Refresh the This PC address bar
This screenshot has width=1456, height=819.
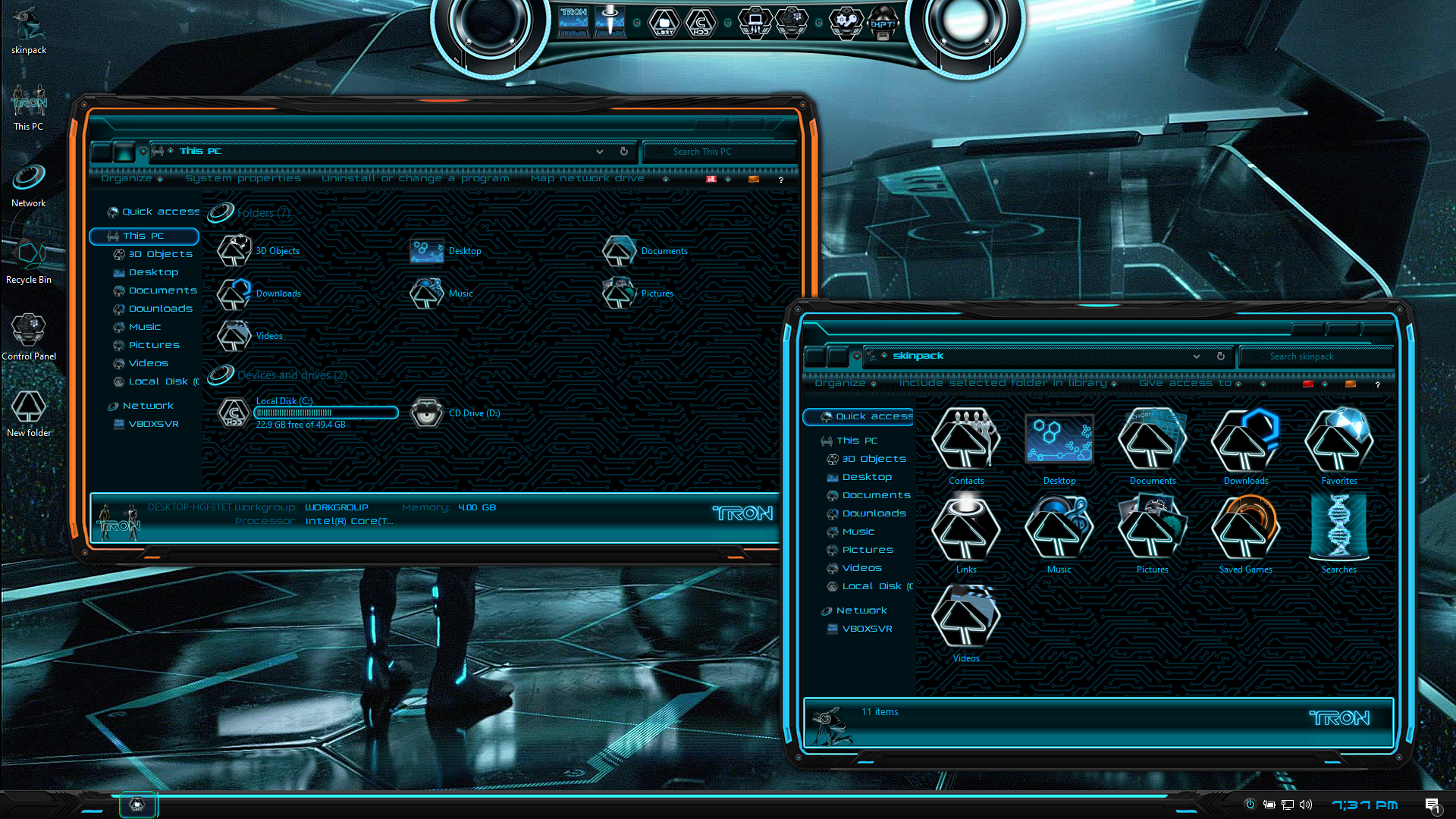624,152
